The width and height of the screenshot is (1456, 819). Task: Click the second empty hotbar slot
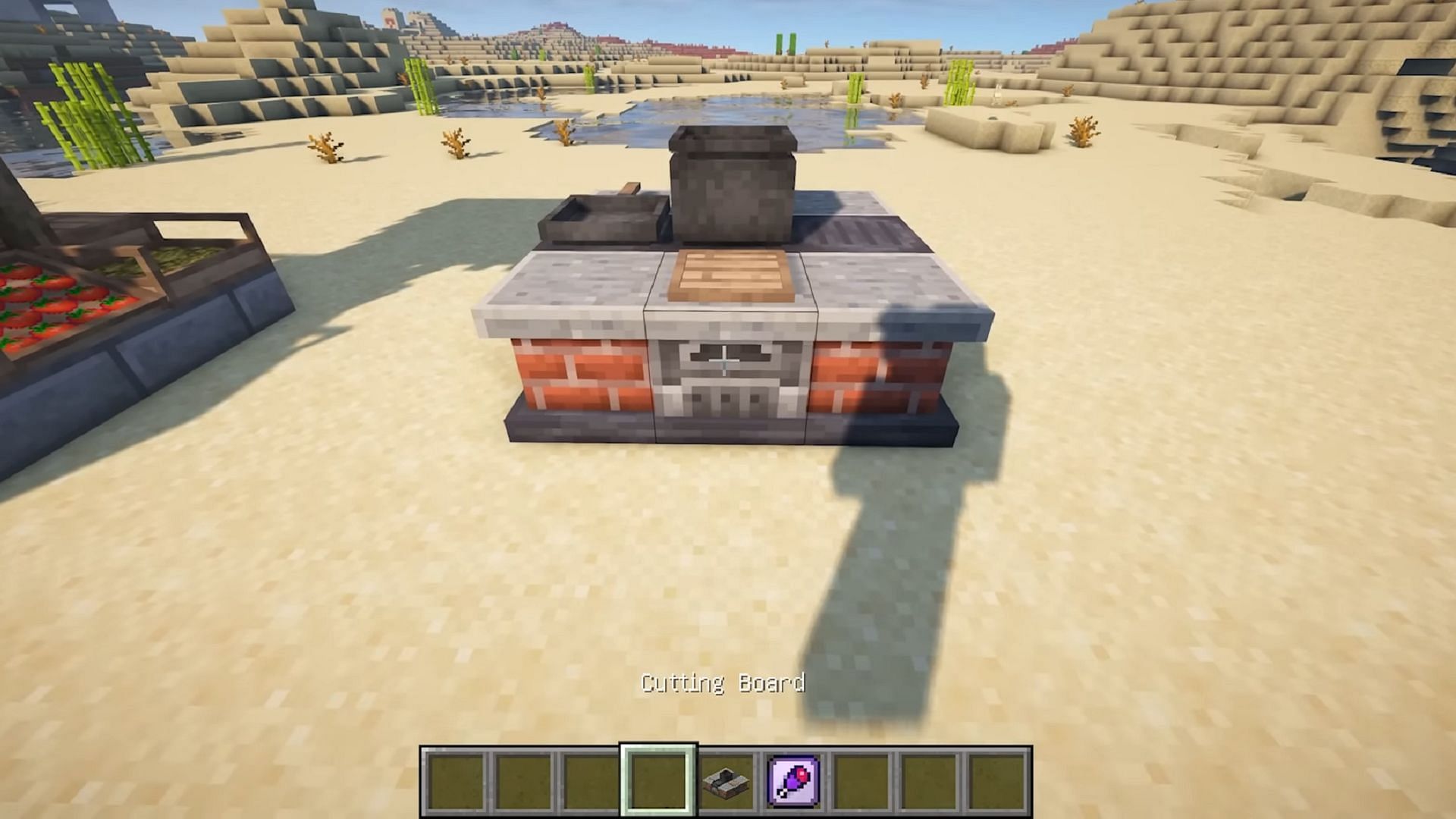tap(523, 781)
